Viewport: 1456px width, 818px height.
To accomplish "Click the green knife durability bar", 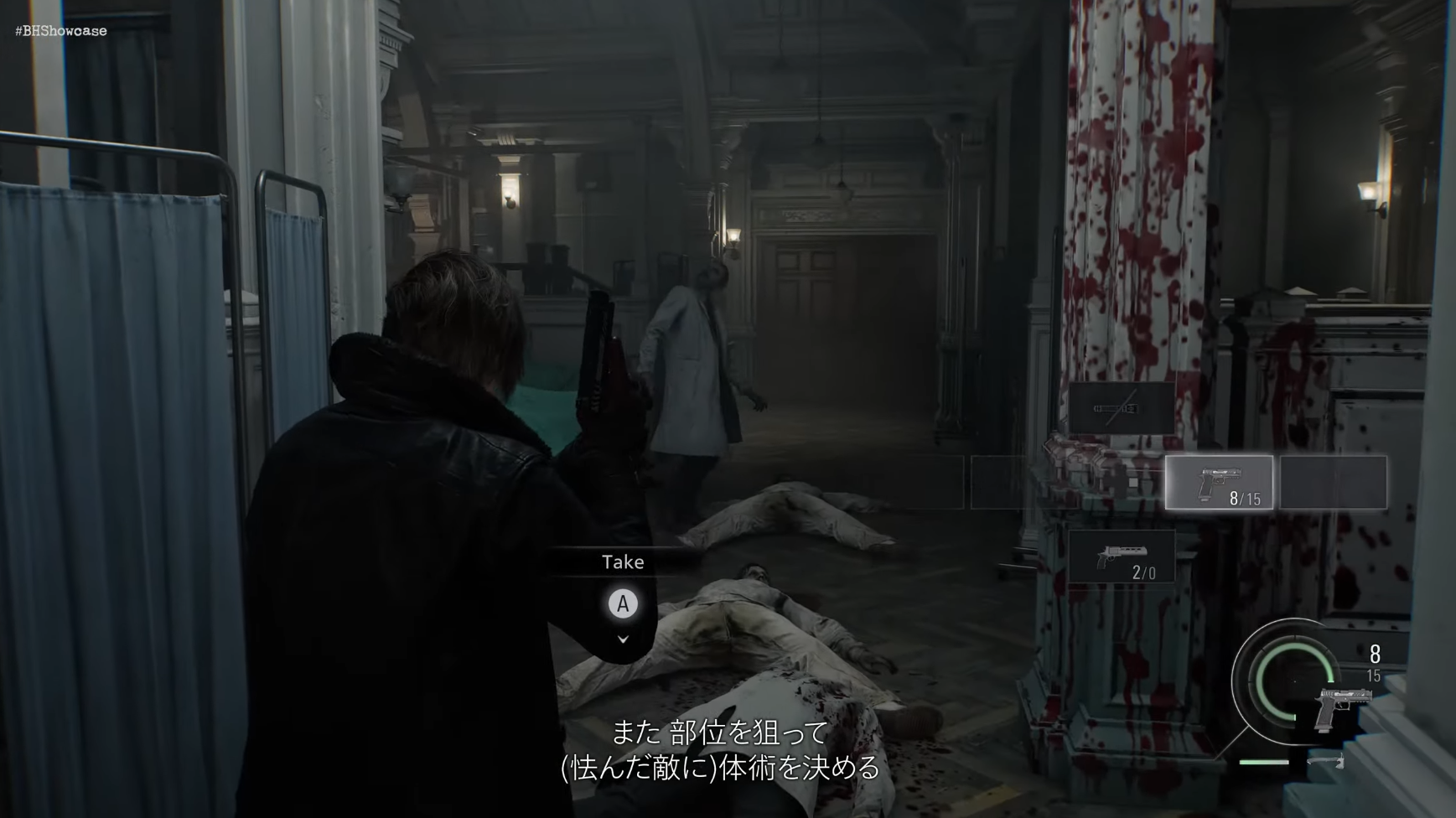I will 1263,762.
